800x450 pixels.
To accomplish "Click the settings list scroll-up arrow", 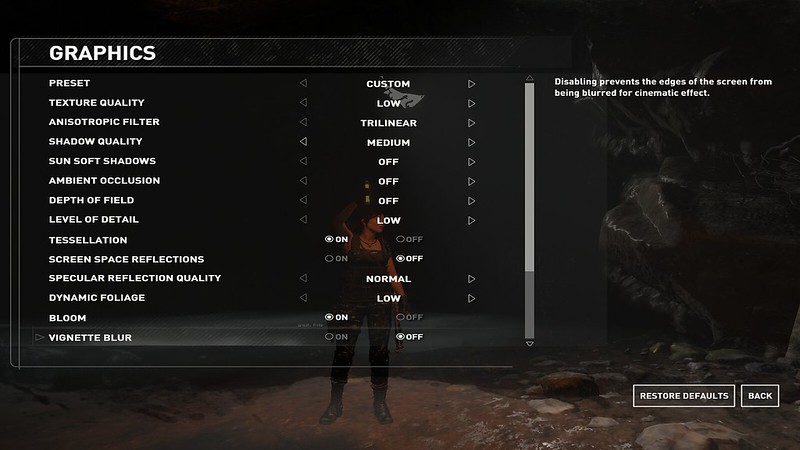I will click(x=530, y=78).
